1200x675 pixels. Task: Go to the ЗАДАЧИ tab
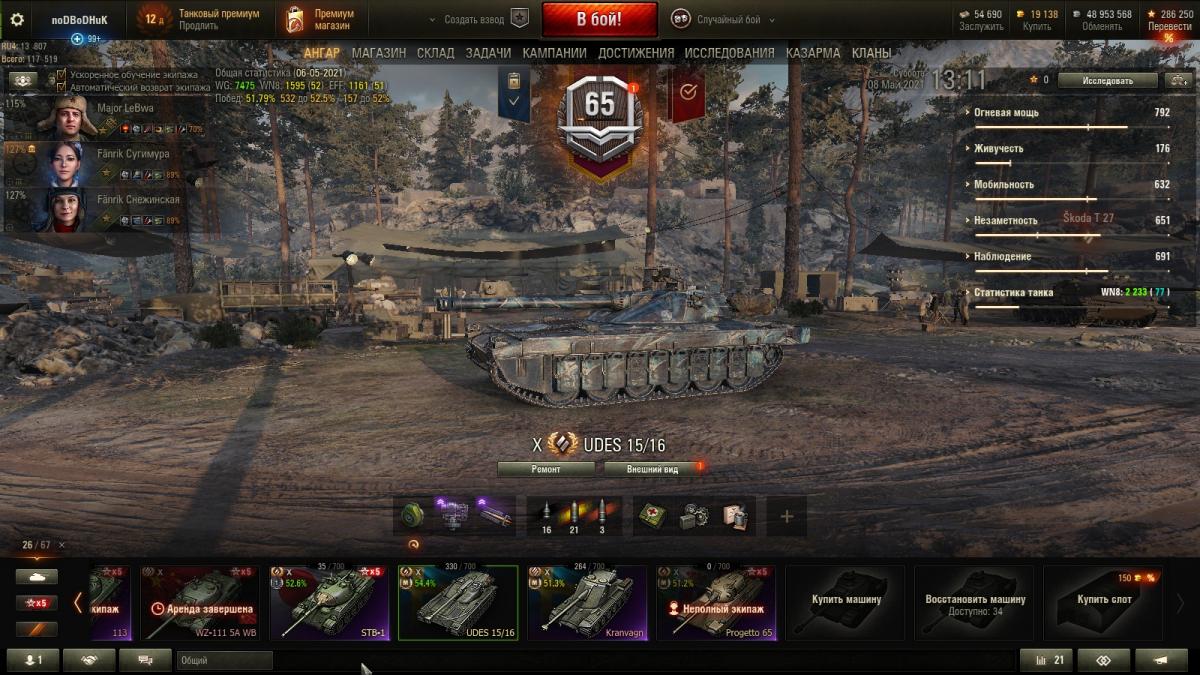coord(488,53)
